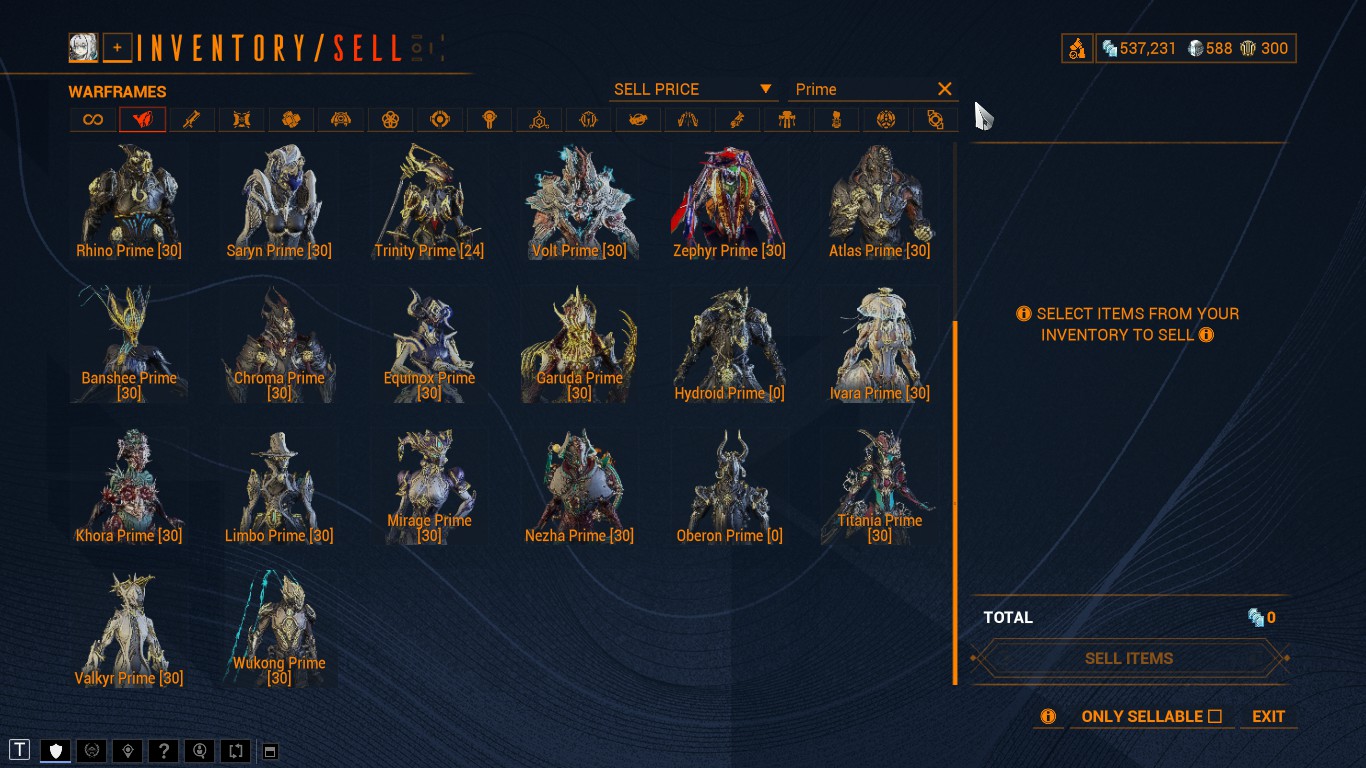Click the location pin icon in the taskbar
1366x768 pixels.
coord(127,750)
